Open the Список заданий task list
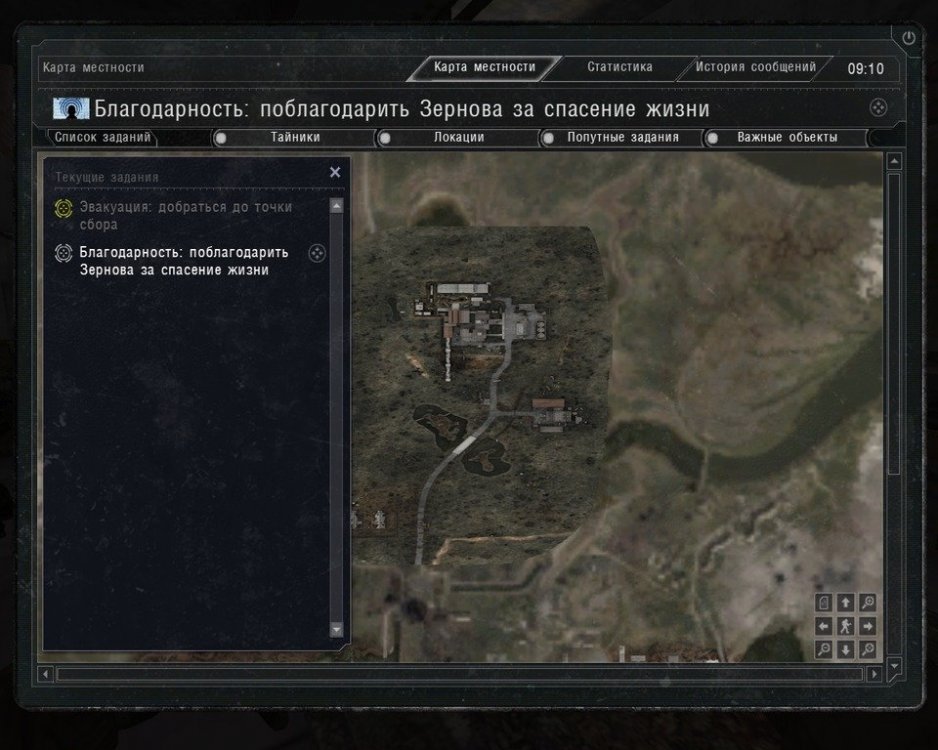The height and width of the screenshot is (750, 938). click(x=103, y=138)
